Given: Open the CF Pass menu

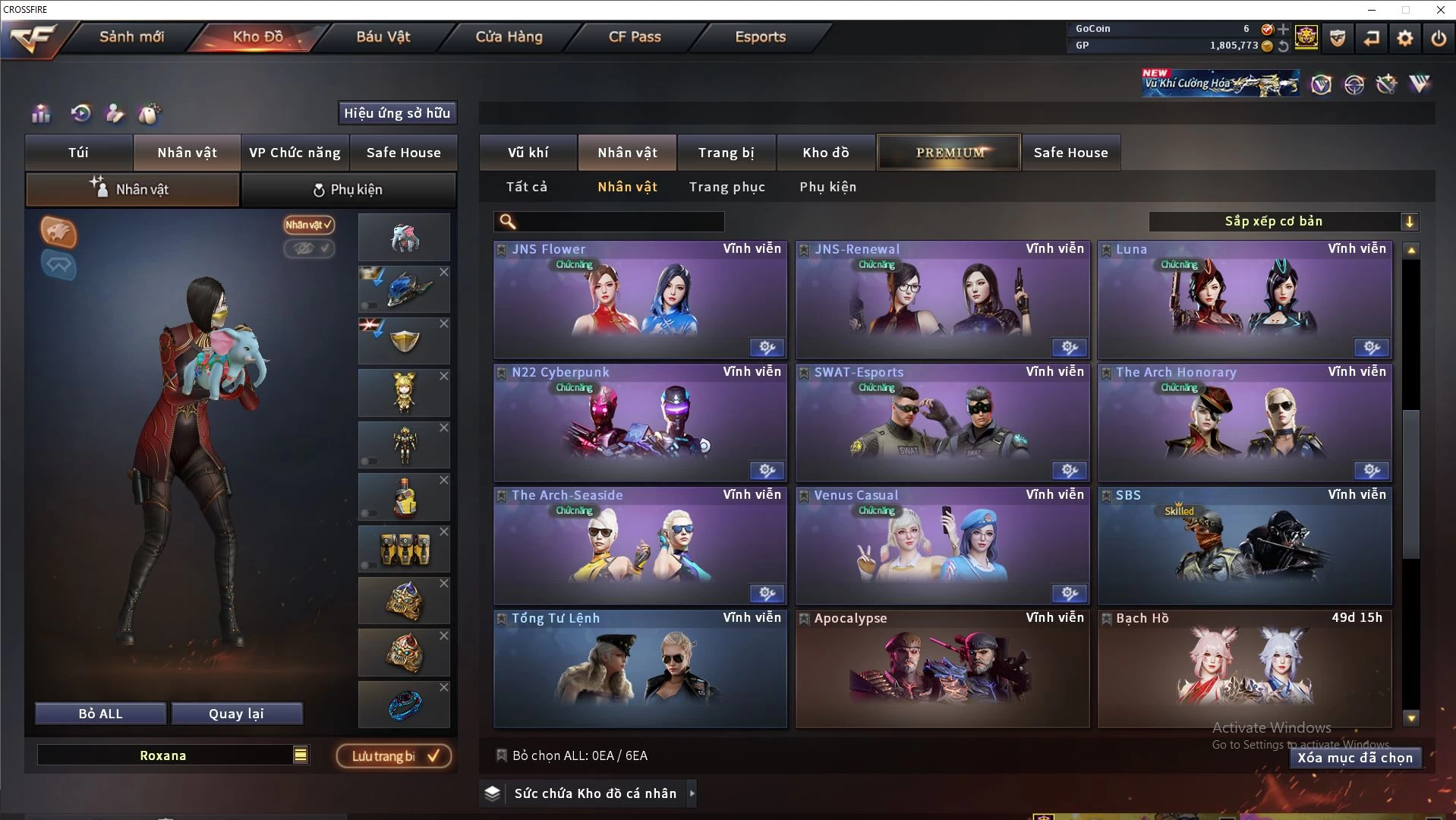Looking at the screenshot, I should point(635,36).
